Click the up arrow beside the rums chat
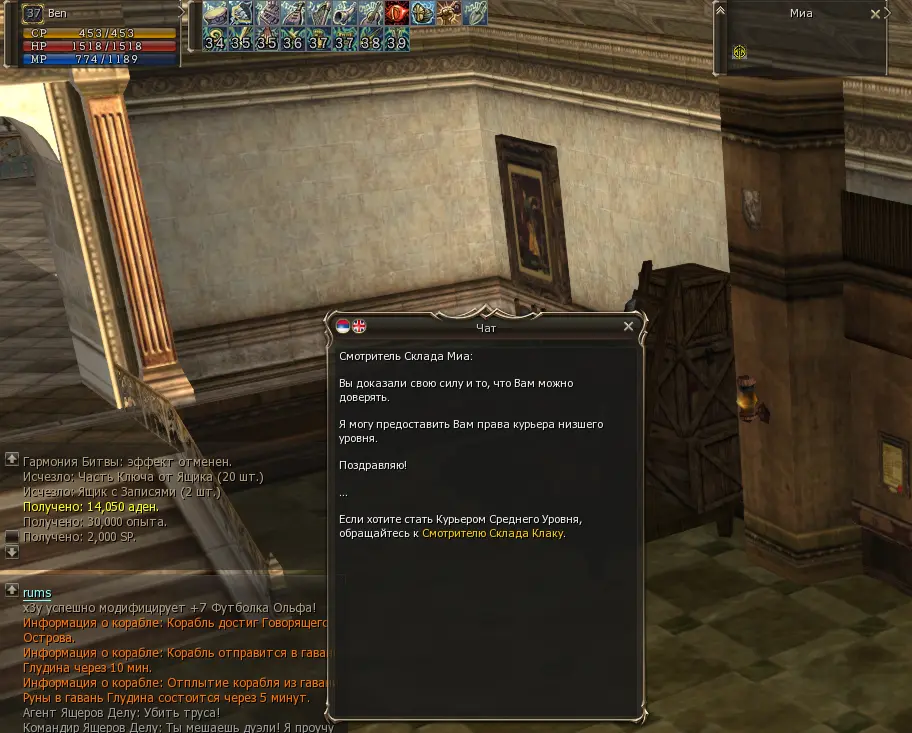 [12, 590]
